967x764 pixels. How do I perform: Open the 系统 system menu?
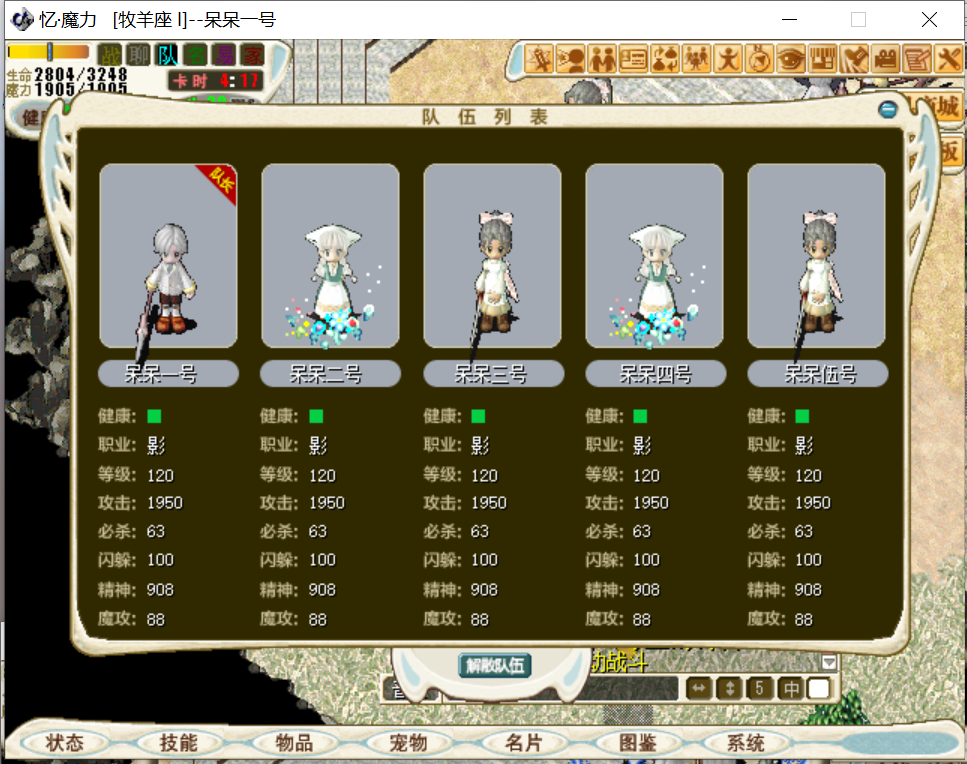pyautogui.click(x=746, y=743)
